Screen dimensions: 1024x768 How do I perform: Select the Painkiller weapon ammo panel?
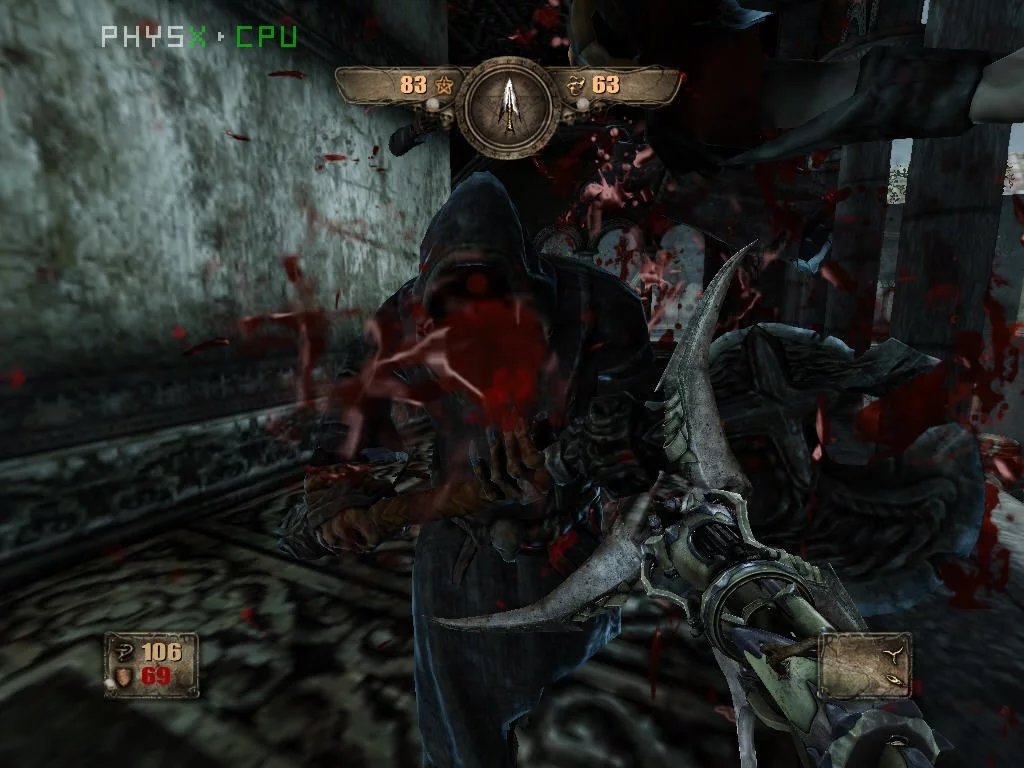tap(864, 664)
